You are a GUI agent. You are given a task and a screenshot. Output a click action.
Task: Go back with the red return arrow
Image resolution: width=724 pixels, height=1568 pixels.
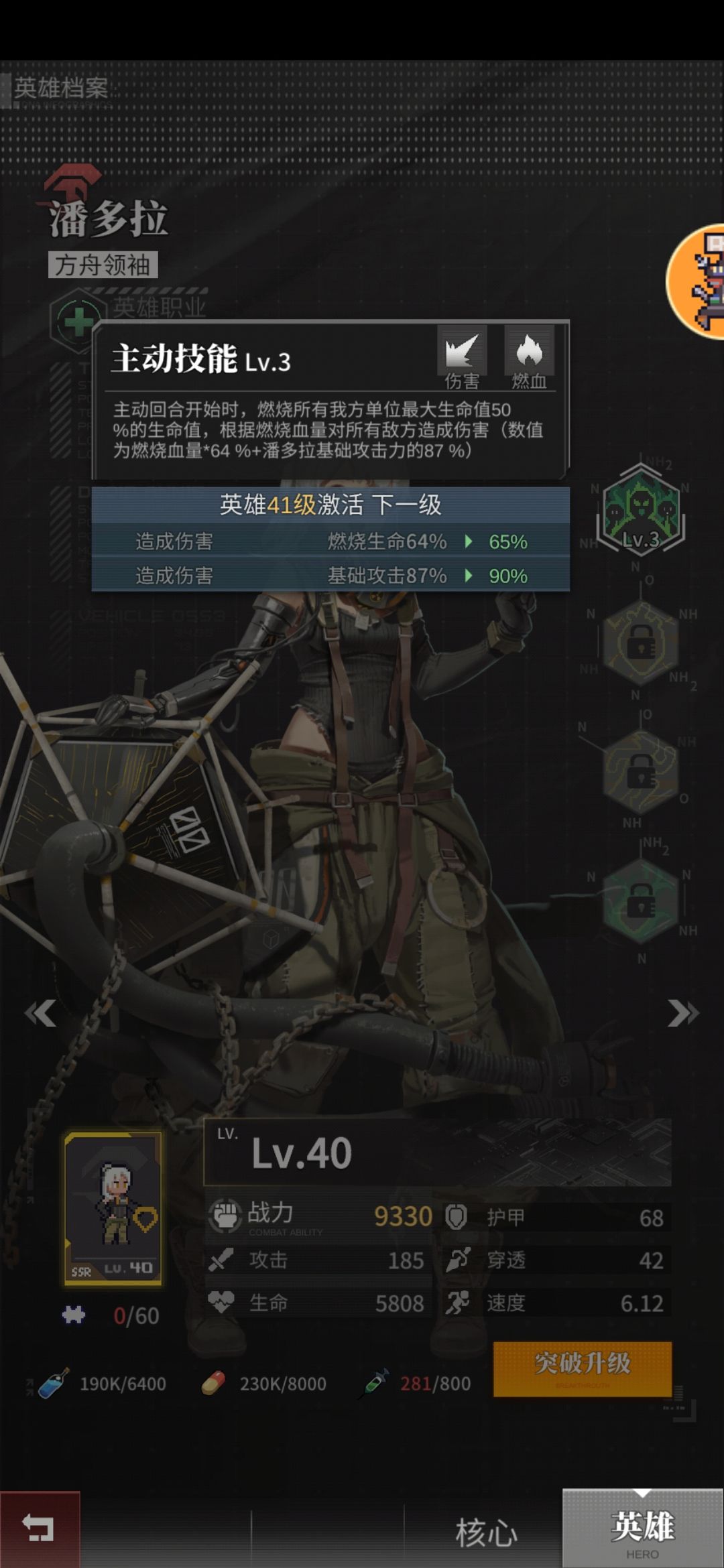(40, 1528)
